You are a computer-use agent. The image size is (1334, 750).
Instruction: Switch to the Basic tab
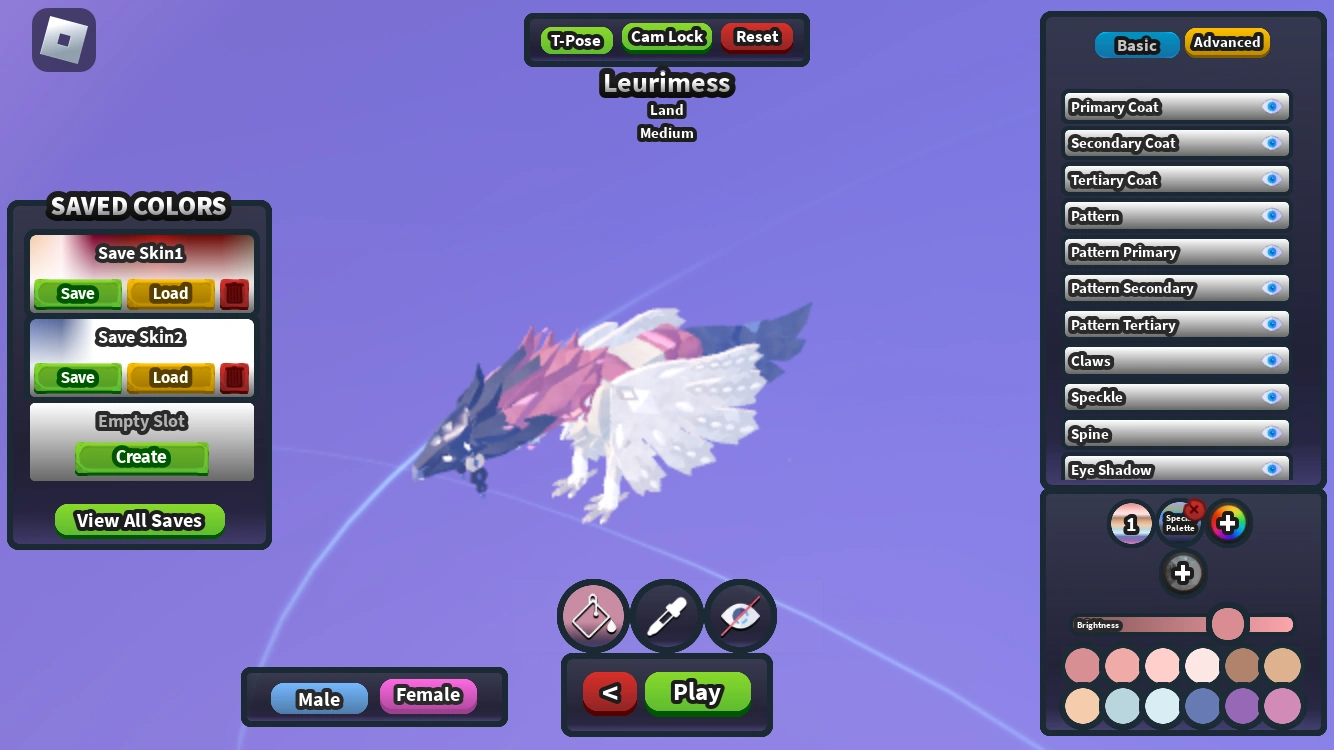click(1136, 45)
